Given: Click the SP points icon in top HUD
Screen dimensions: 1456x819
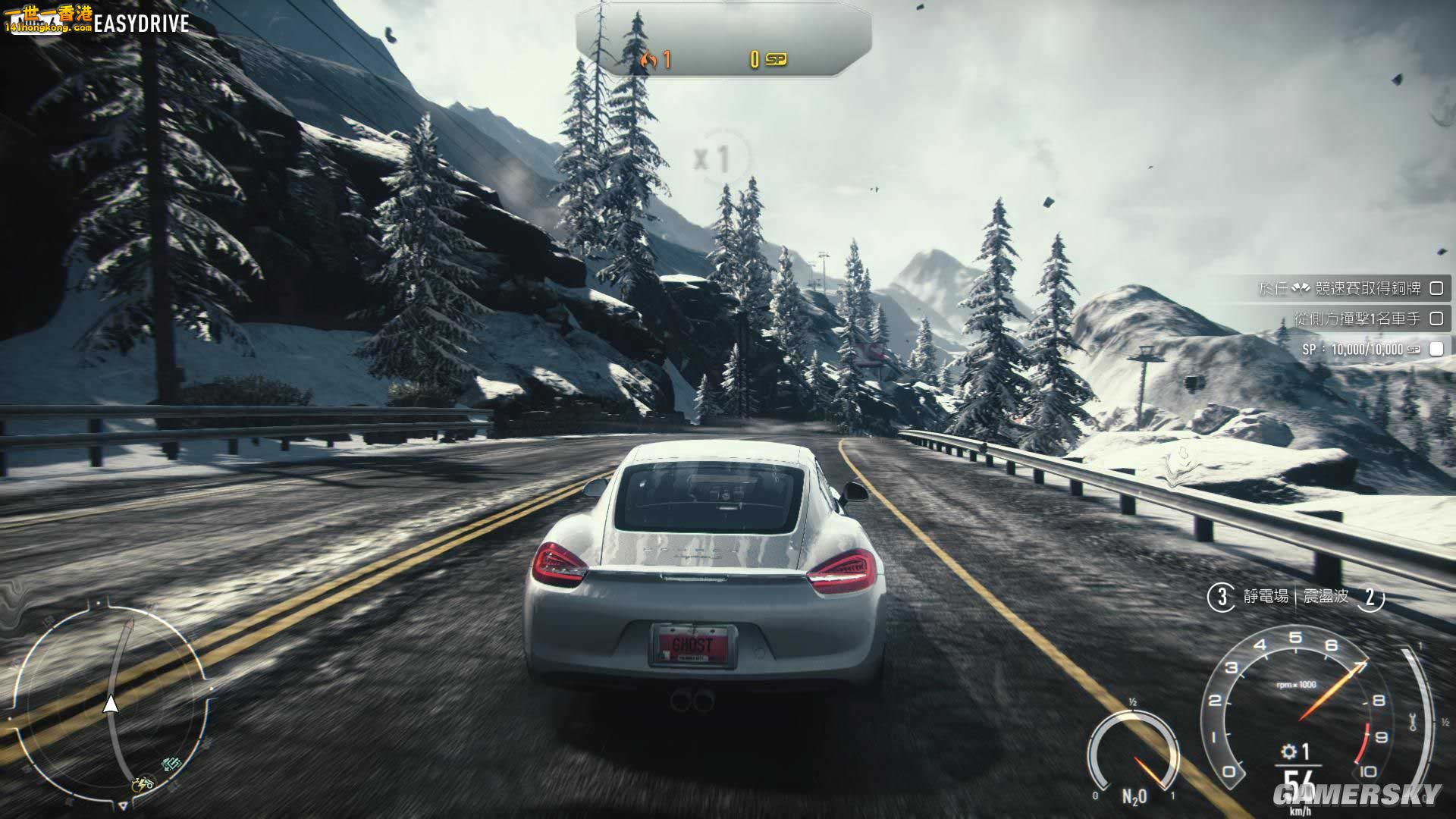Looking at the screenshot, I should (x=775, y=58).
